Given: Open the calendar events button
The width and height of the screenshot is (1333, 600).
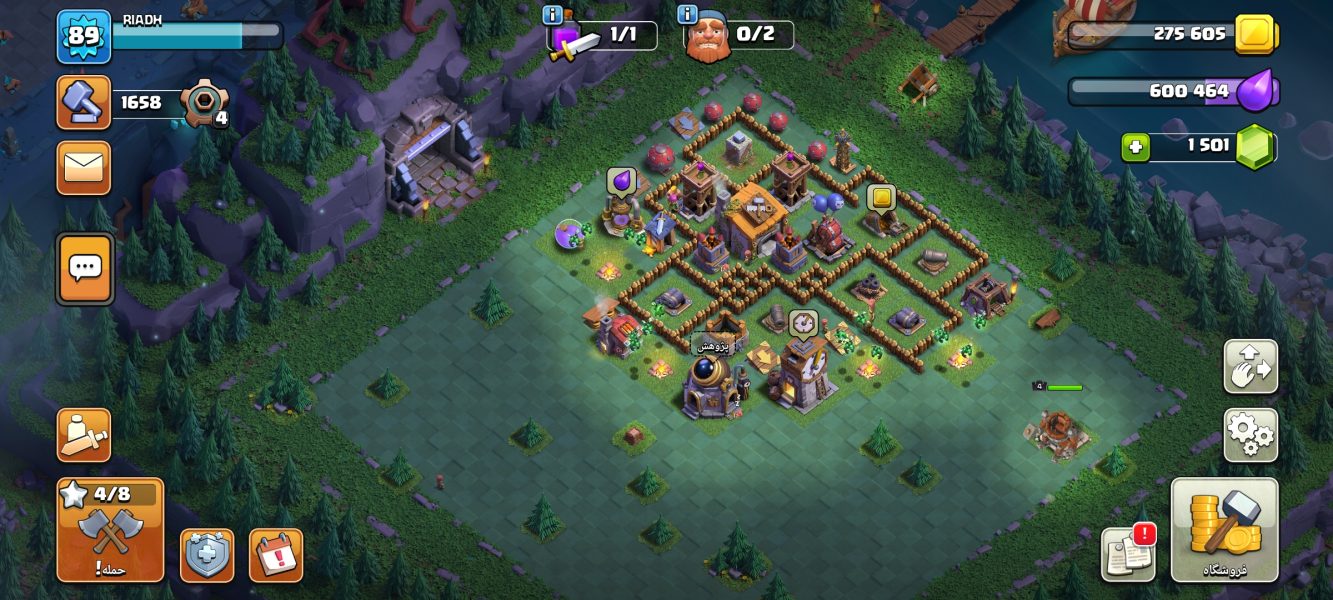Looking at the screenshot, I should [x=276, y=555].
